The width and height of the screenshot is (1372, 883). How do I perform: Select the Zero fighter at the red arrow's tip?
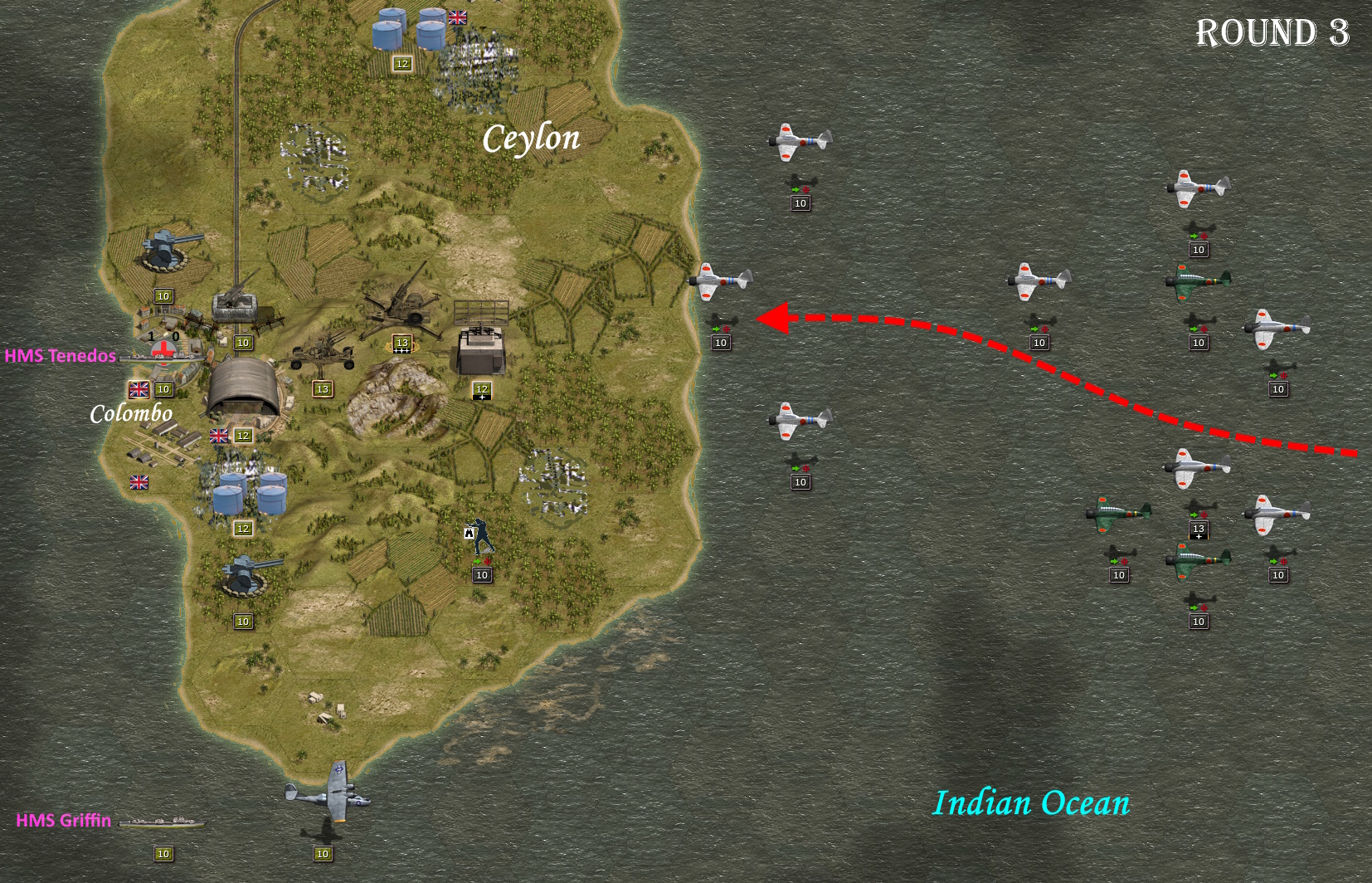pyautogui.click(x=722, y=282)
